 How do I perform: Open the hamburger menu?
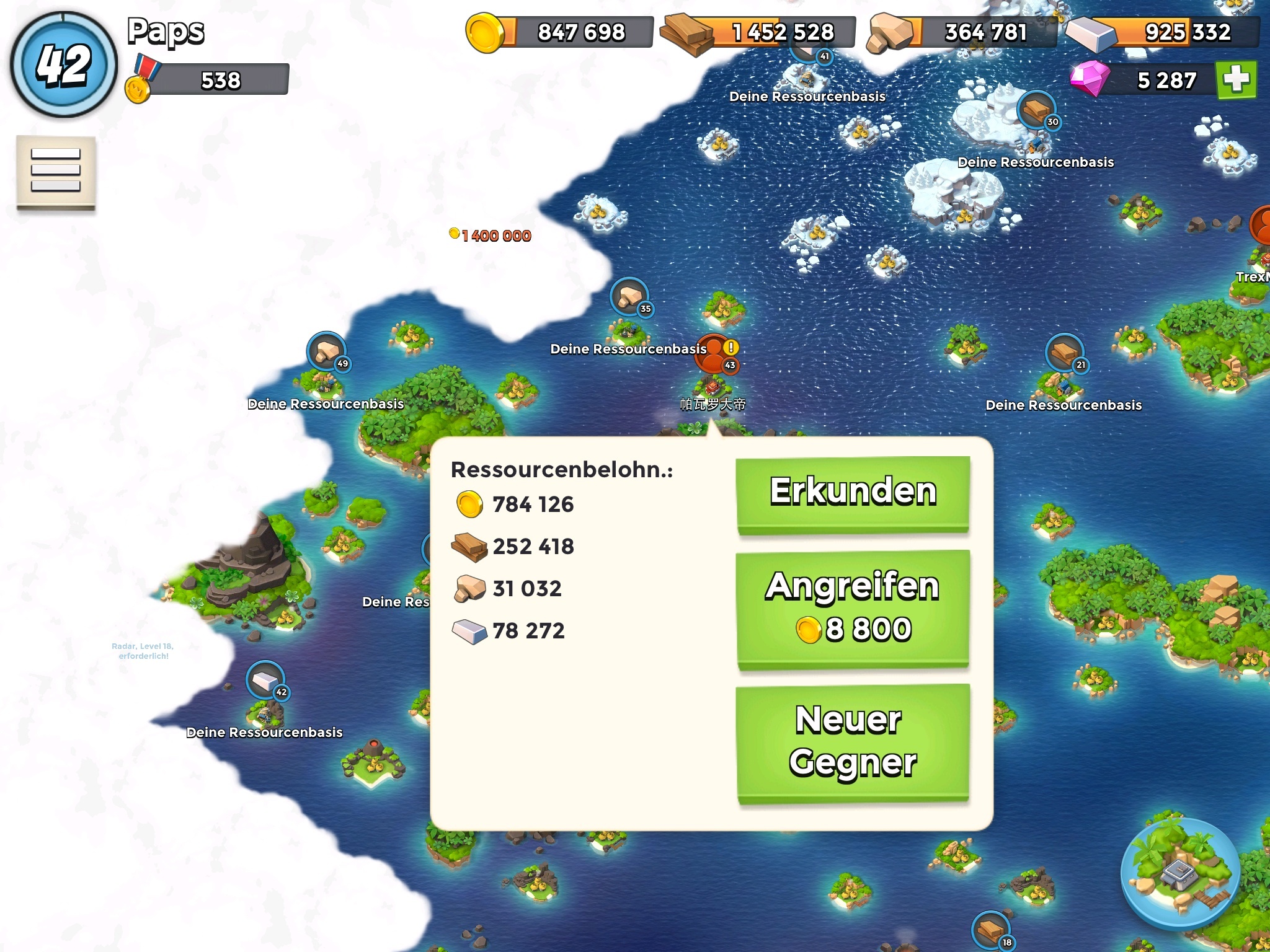[56, 170]
